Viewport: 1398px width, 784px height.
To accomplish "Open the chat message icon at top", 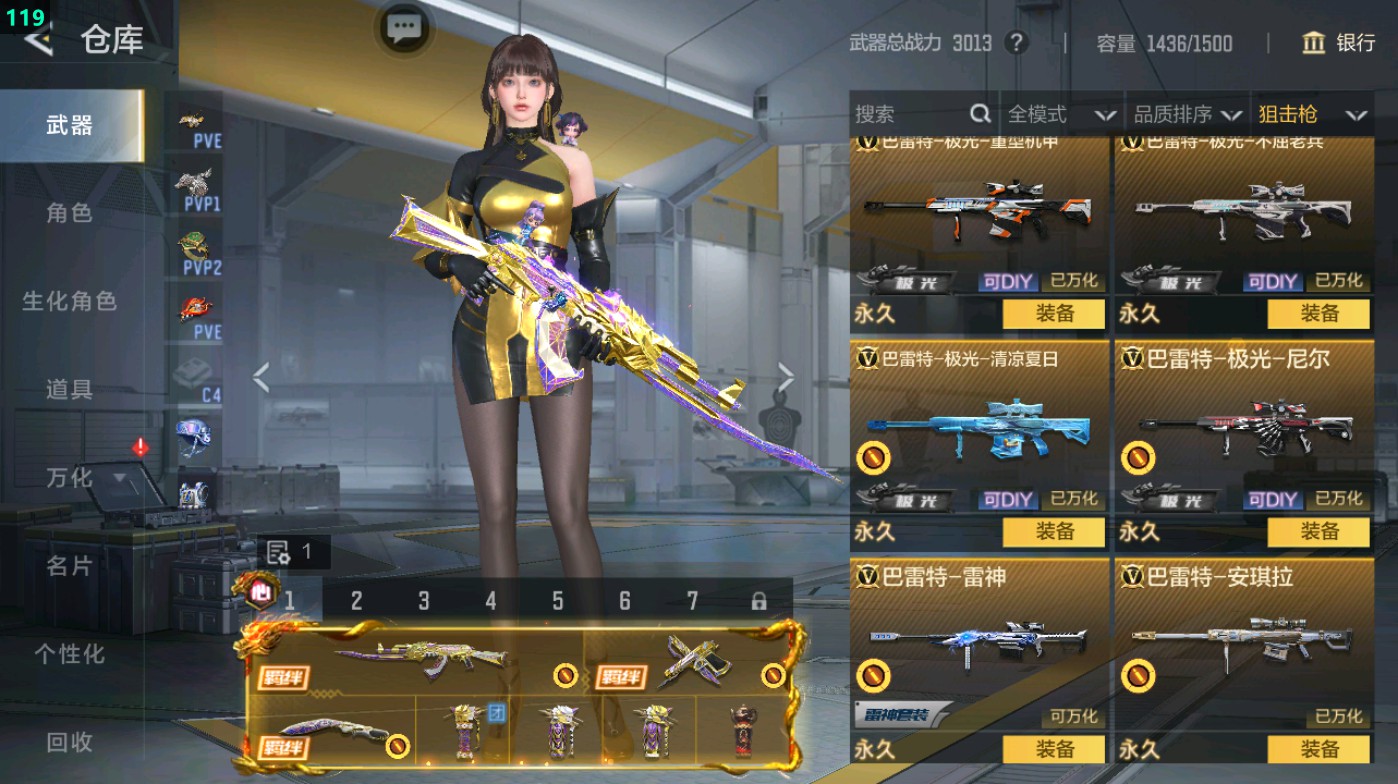I will click(x=403, y=29).
